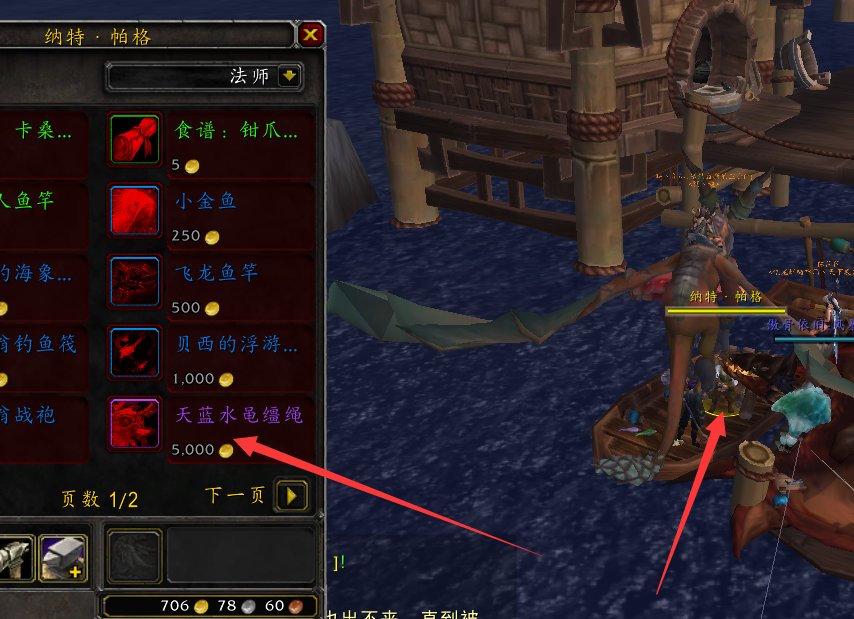This screenshot has width=854, height=619.
Task: Select the 食谱：钳爪 recipe item
Action: [135, 138]
